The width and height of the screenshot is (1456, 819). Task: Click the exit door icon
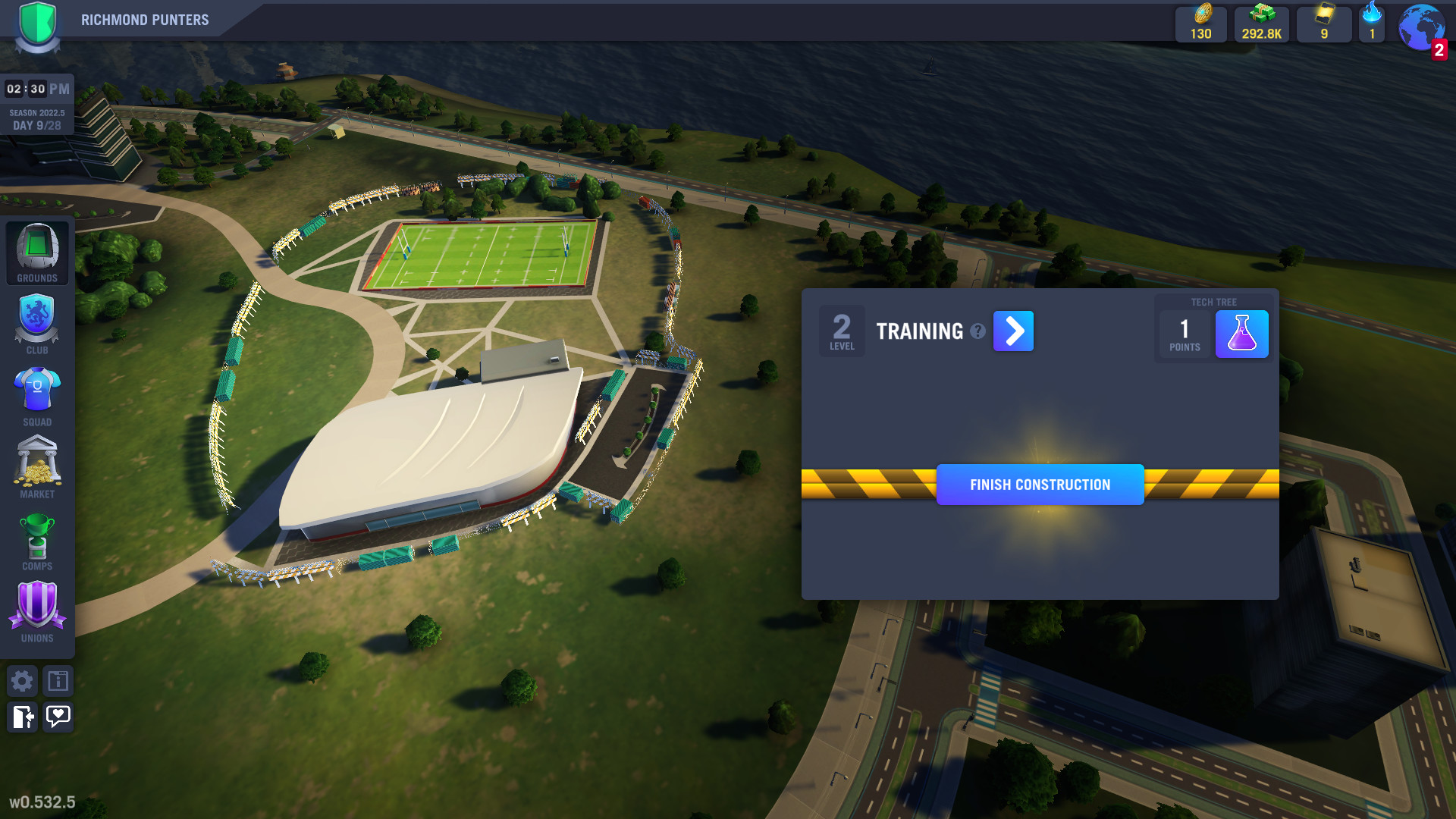point(22,717)
